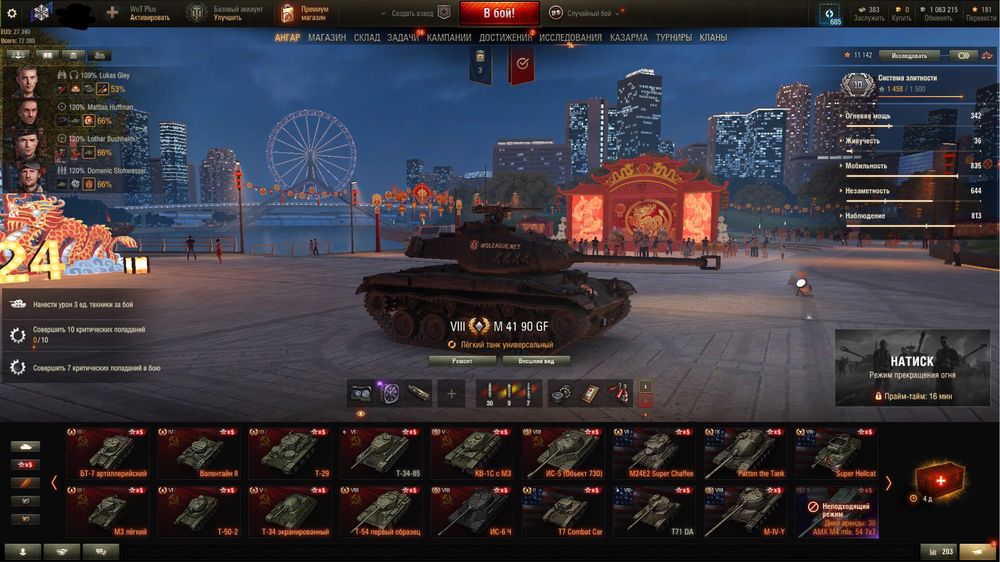This screenshot has height=562, width=1000.
Task: Open the КАЗАРМА tab
Action: [629, 37]
